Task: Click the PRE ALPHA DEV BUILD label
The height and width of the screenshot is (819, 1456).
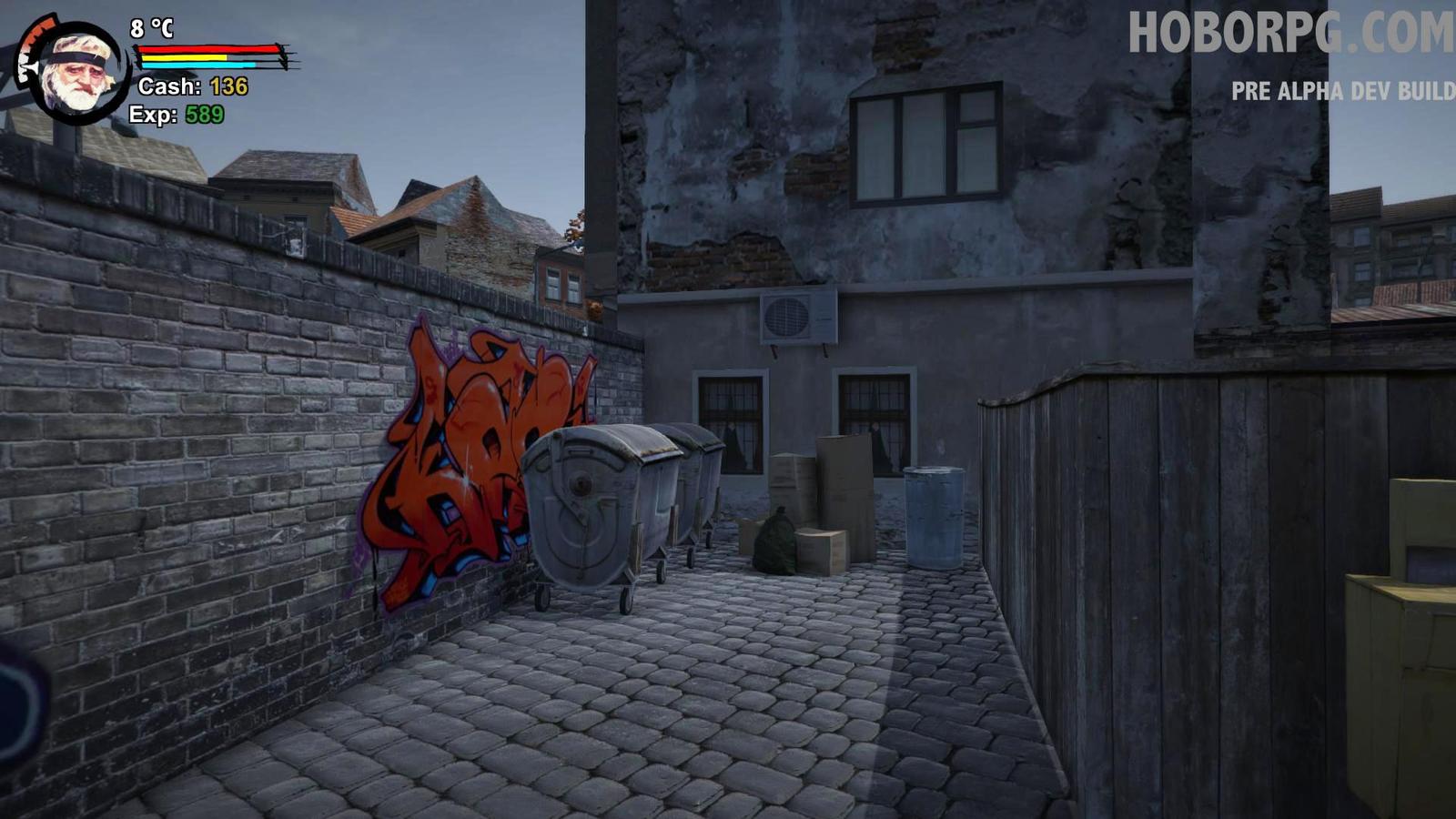Action: [1342, 90]
